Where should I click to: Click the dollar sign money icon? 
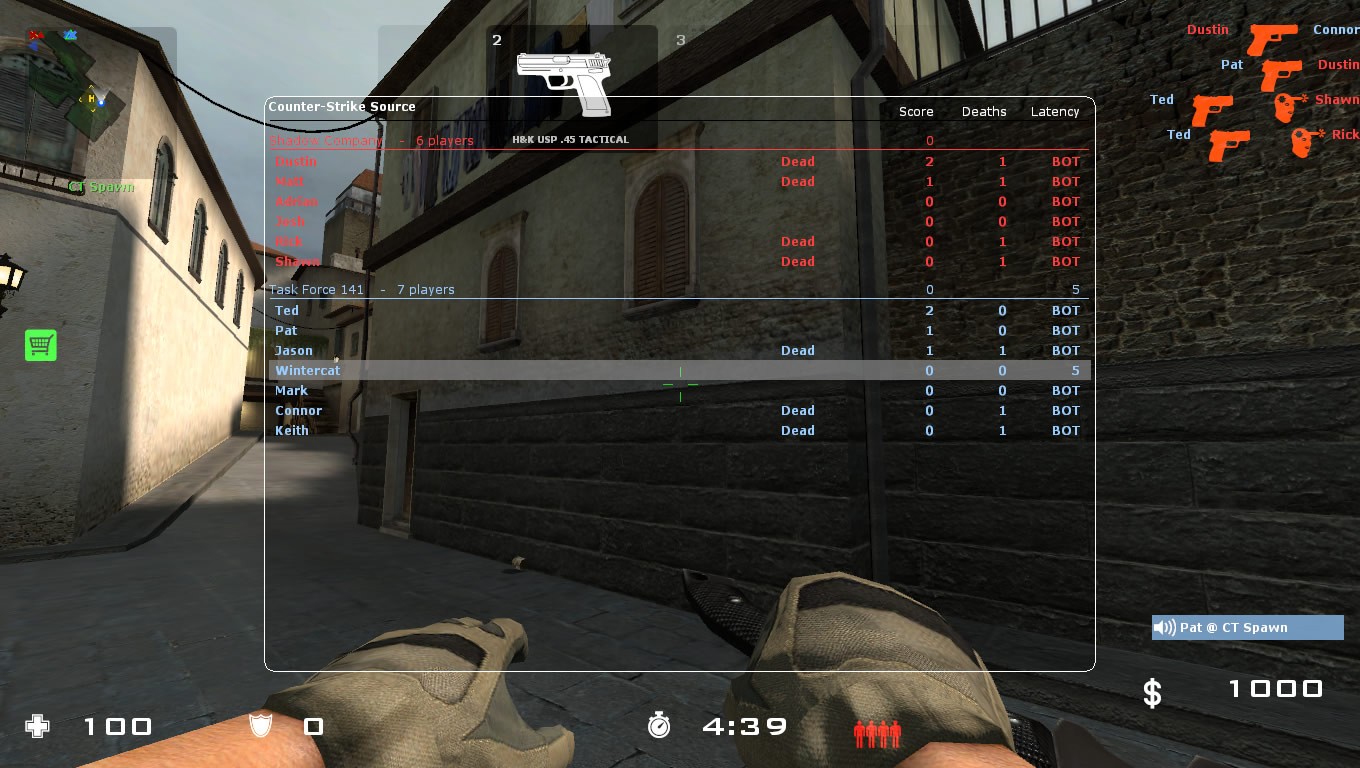pos(1151,690)
